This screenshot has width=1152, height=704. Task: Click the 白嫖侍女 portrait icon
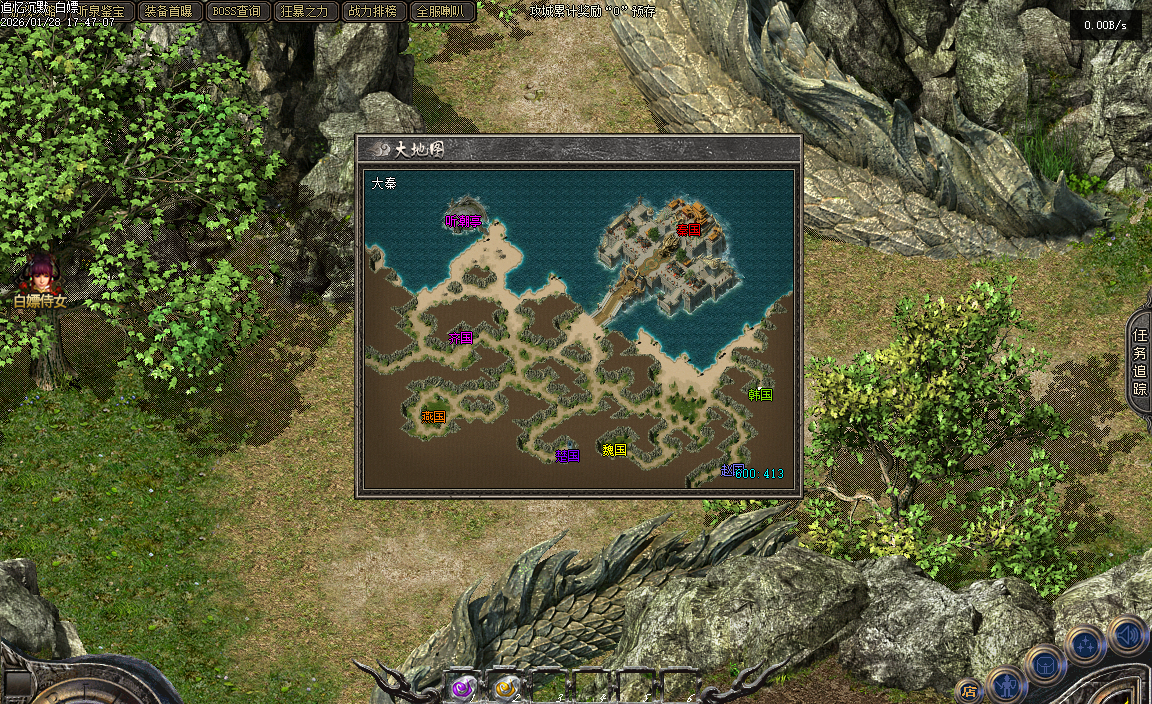click(42, 275)
